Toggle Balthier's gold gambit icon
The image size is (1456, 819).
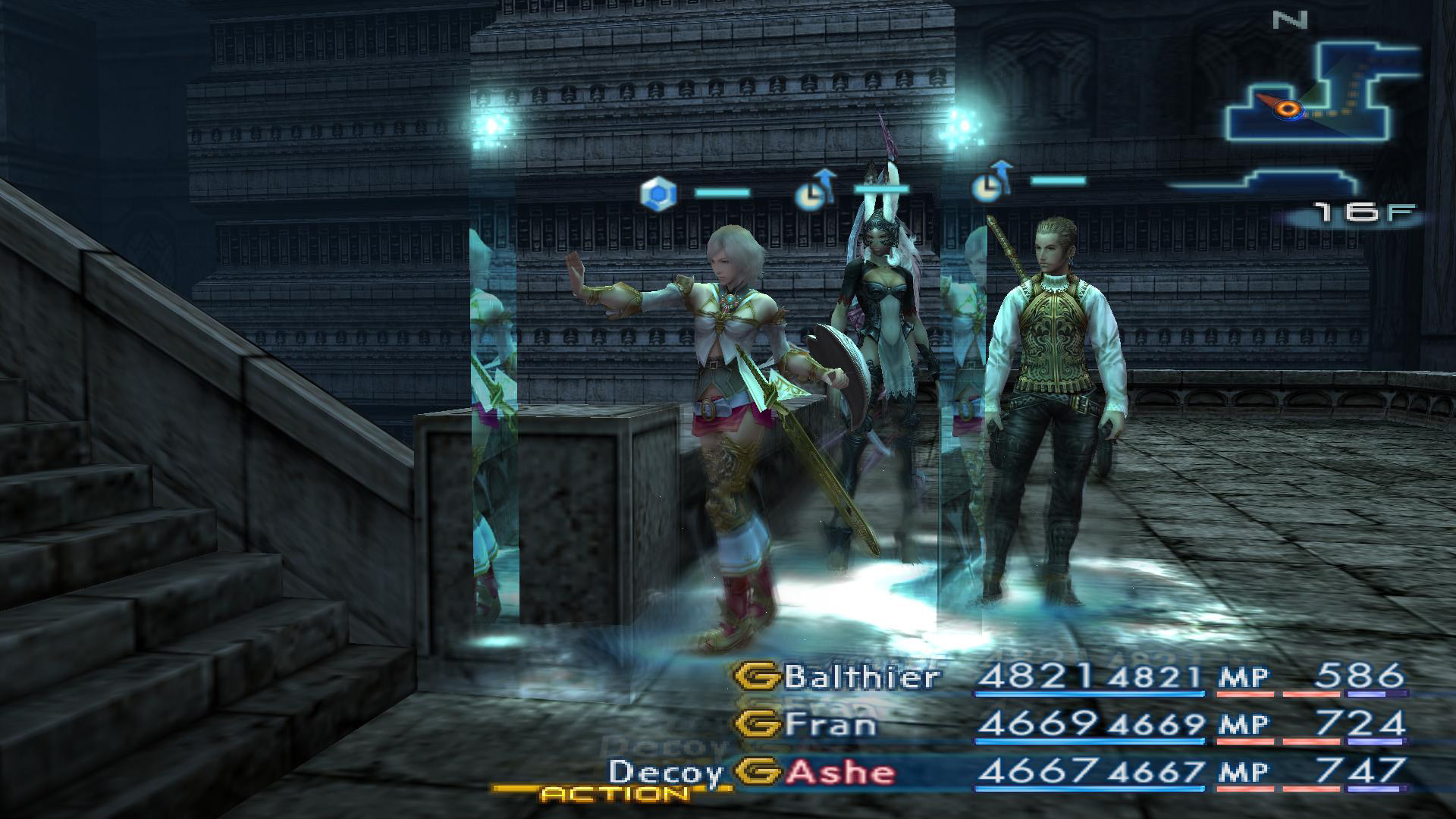click(758, 676)
